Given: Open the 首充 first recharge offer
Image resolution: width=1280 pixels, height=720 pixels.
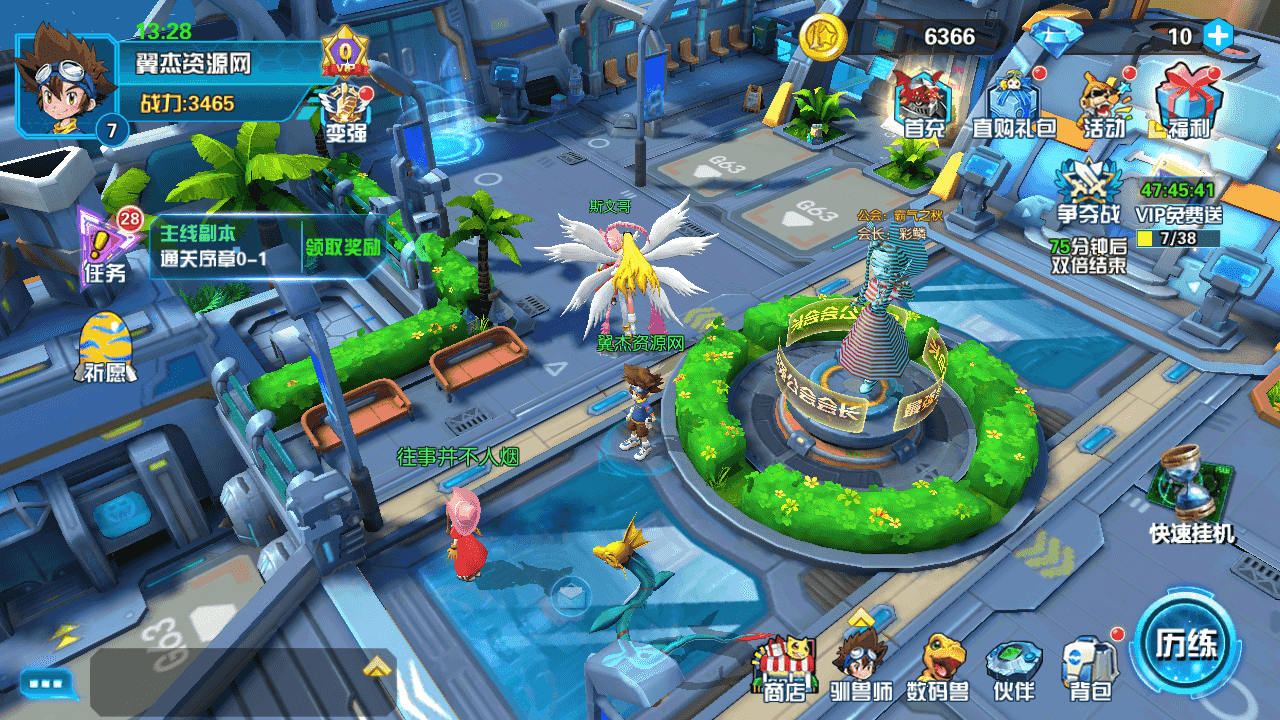Looking at the screenshot, I should 924,101.
